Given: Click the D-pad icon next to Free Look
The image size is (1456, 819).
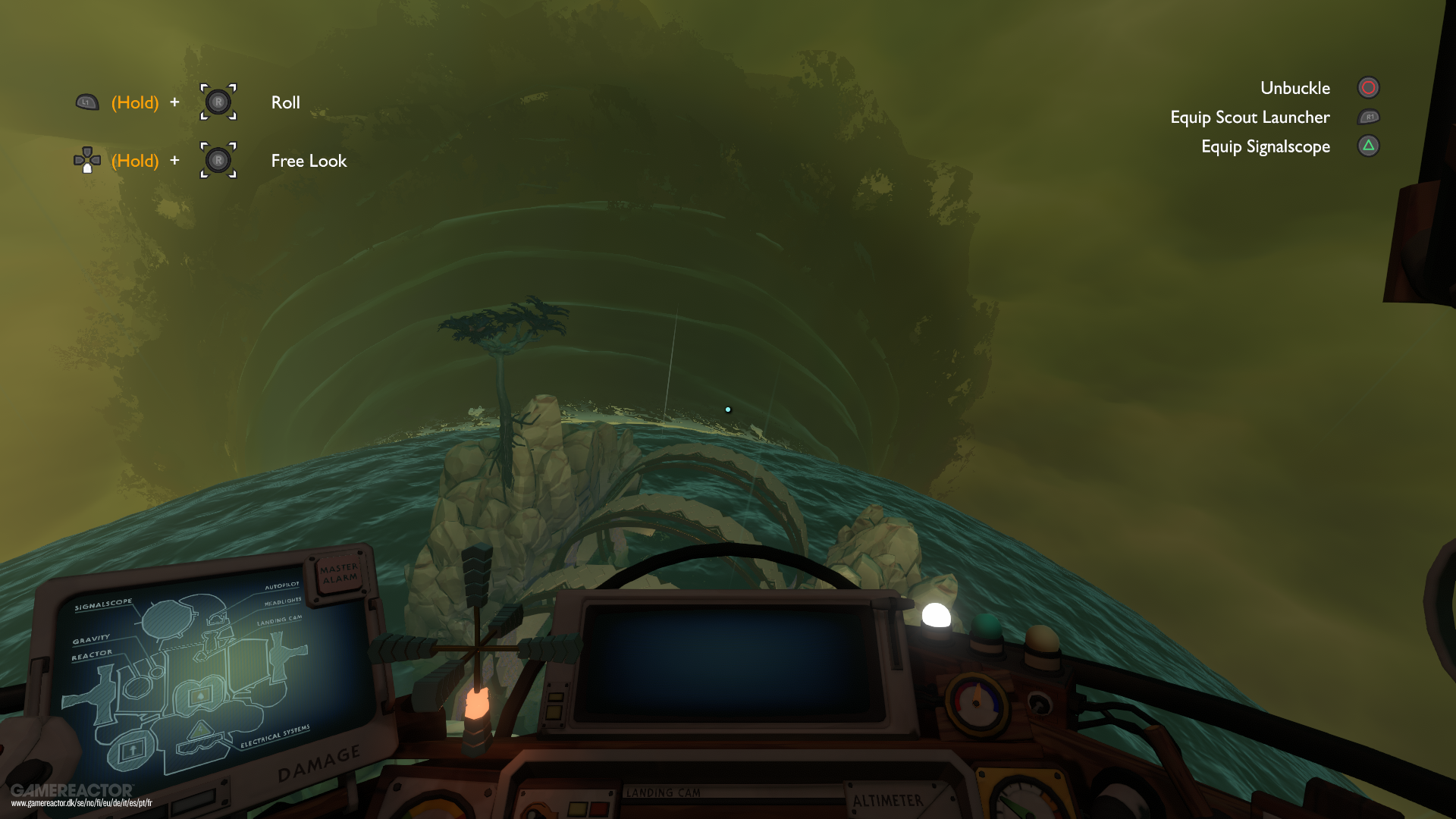Looking at the screenshot, I should (x=87, y=160).
